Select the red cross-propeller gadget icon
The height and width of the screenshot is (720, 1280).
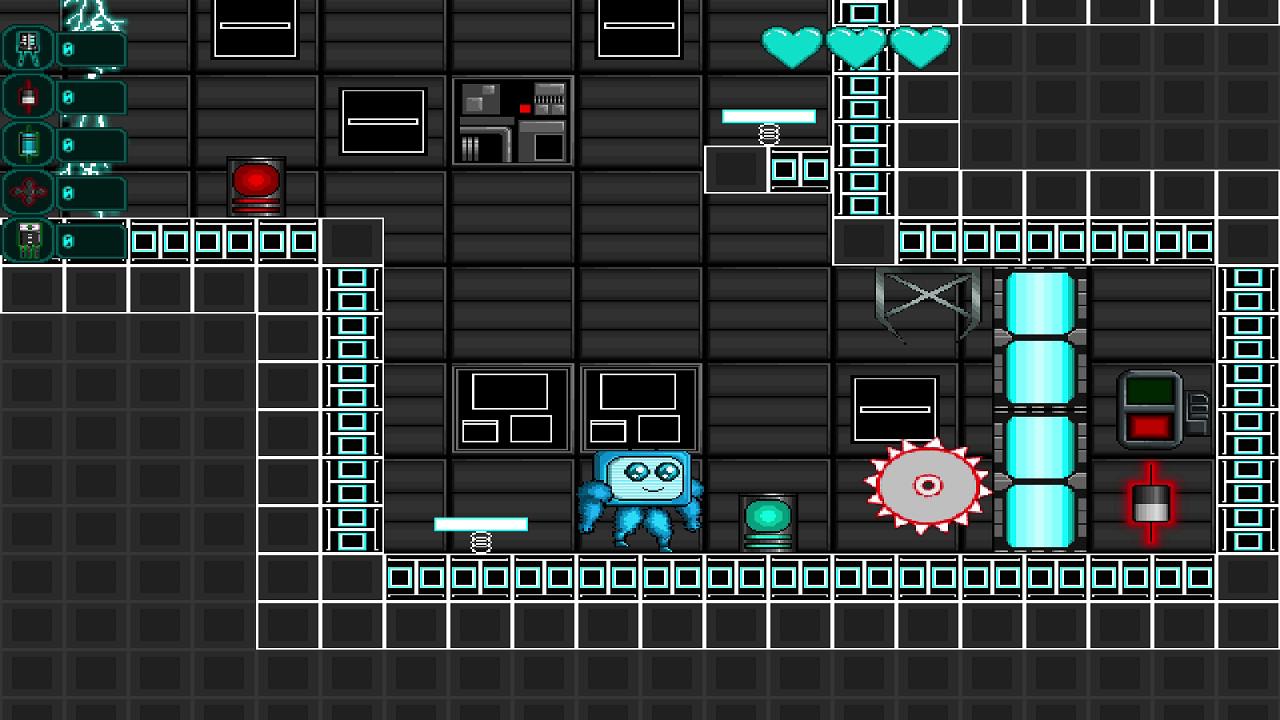point(27,190)
